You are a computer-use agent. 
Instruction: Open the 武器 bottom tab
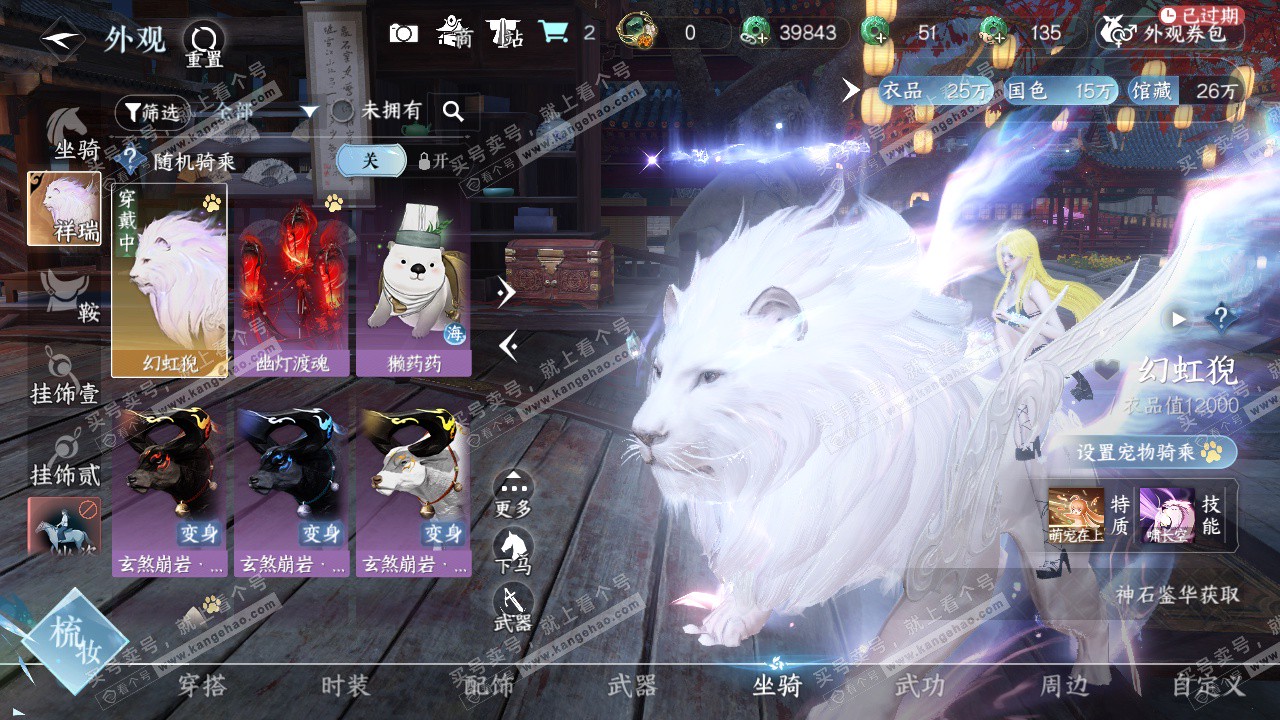pyautogui.click(x=632, y=685)
